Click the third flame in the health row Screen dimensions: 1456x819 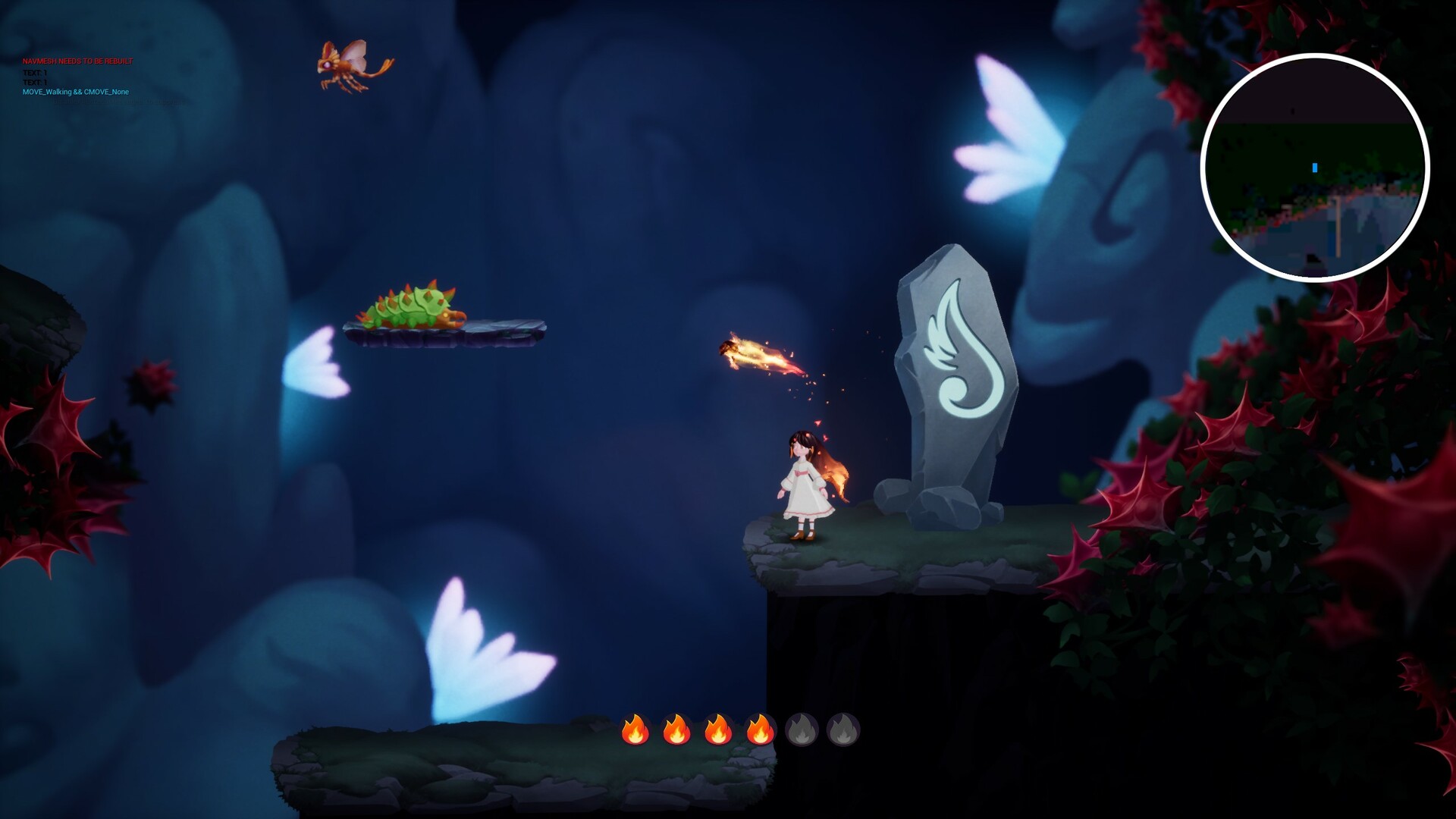tap(720, 730)
